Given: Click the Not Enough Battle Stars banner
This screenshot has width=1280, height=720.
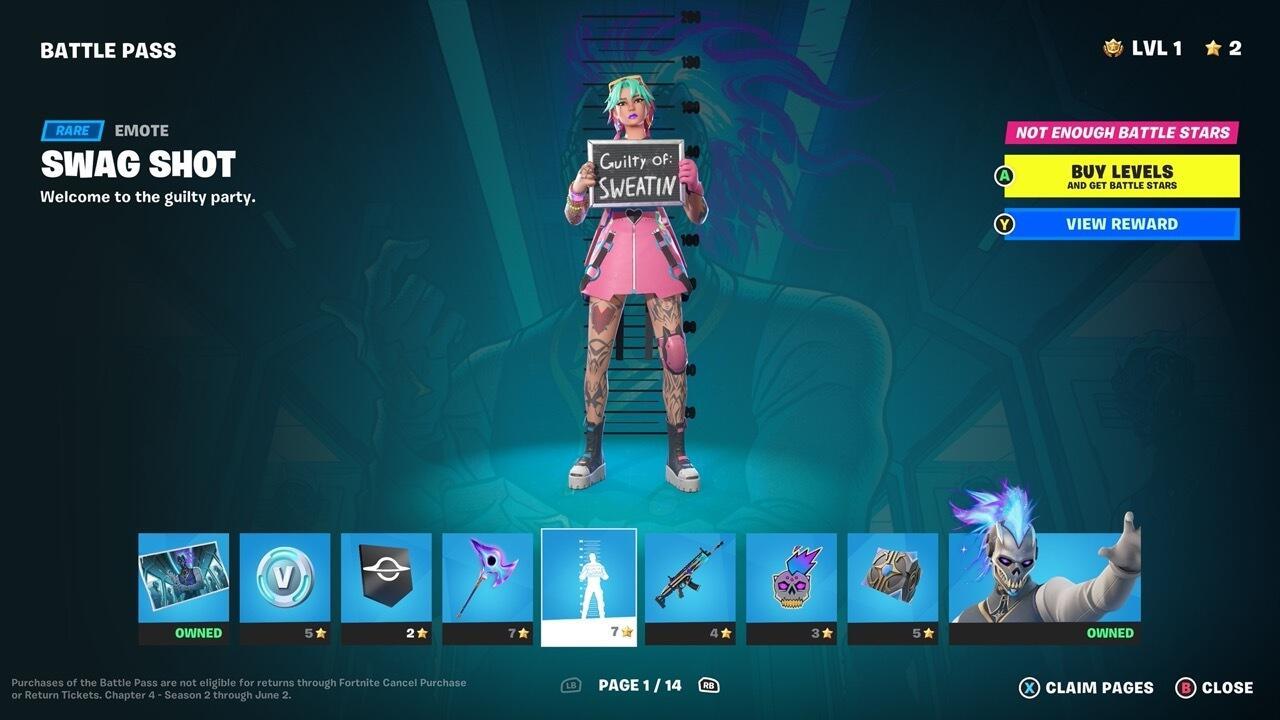Looking at the screenshot, I should (x=1120, y=131).
